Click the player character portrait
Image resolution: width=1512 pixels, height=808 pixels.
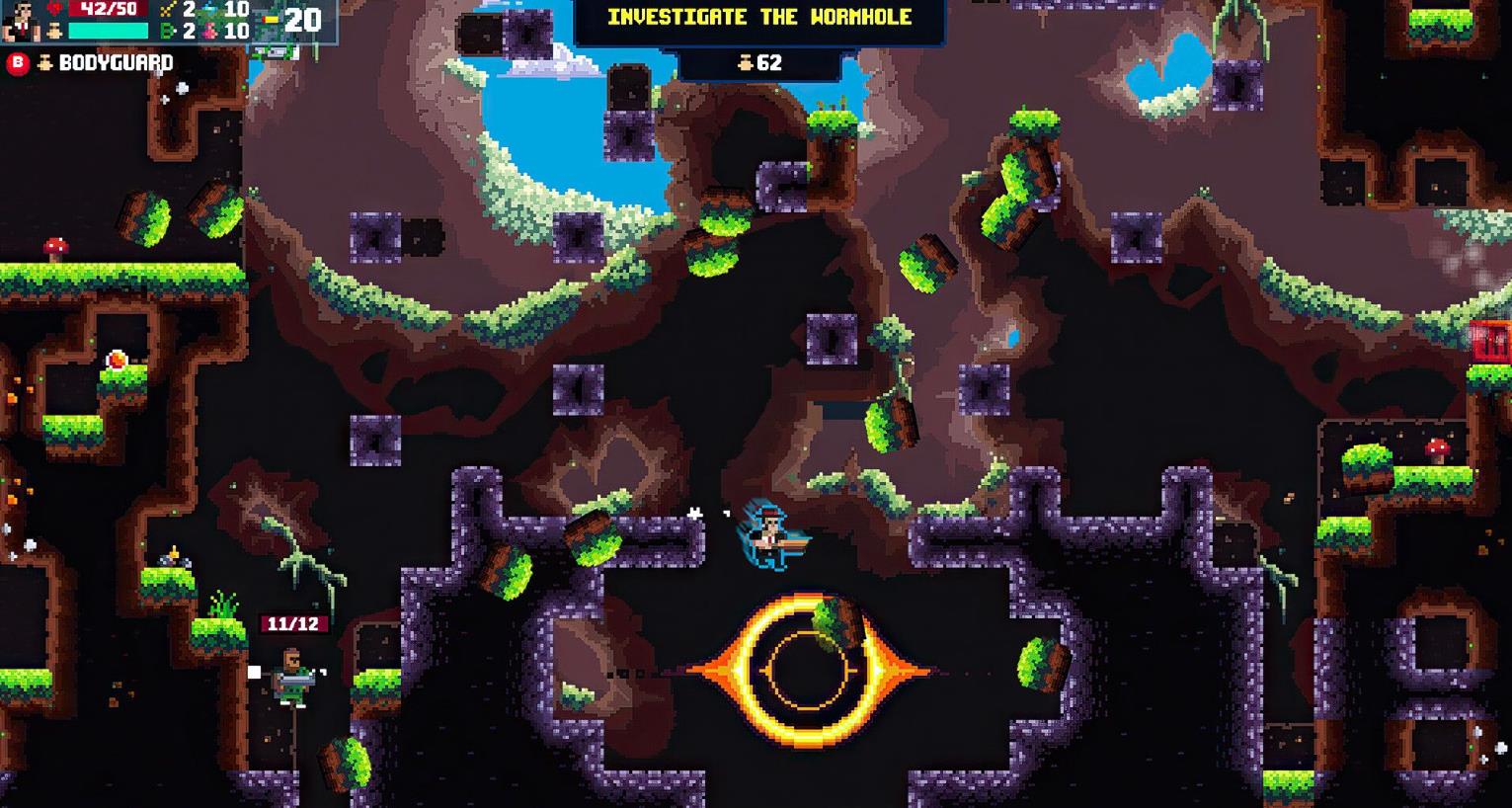[21, 21]
